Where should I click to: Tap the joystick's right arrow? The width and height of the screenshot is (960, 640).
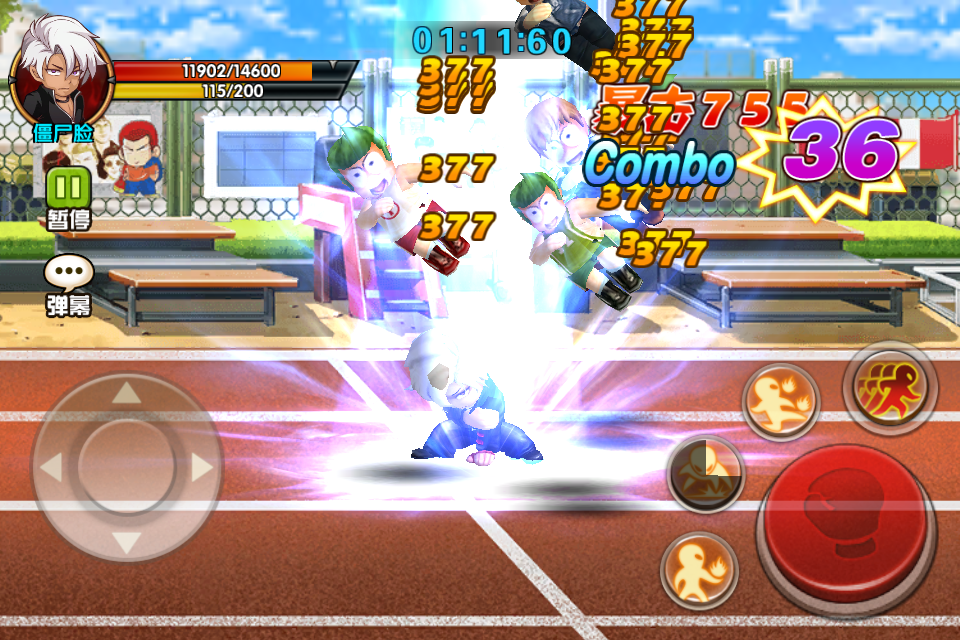(x=201, y=466)
